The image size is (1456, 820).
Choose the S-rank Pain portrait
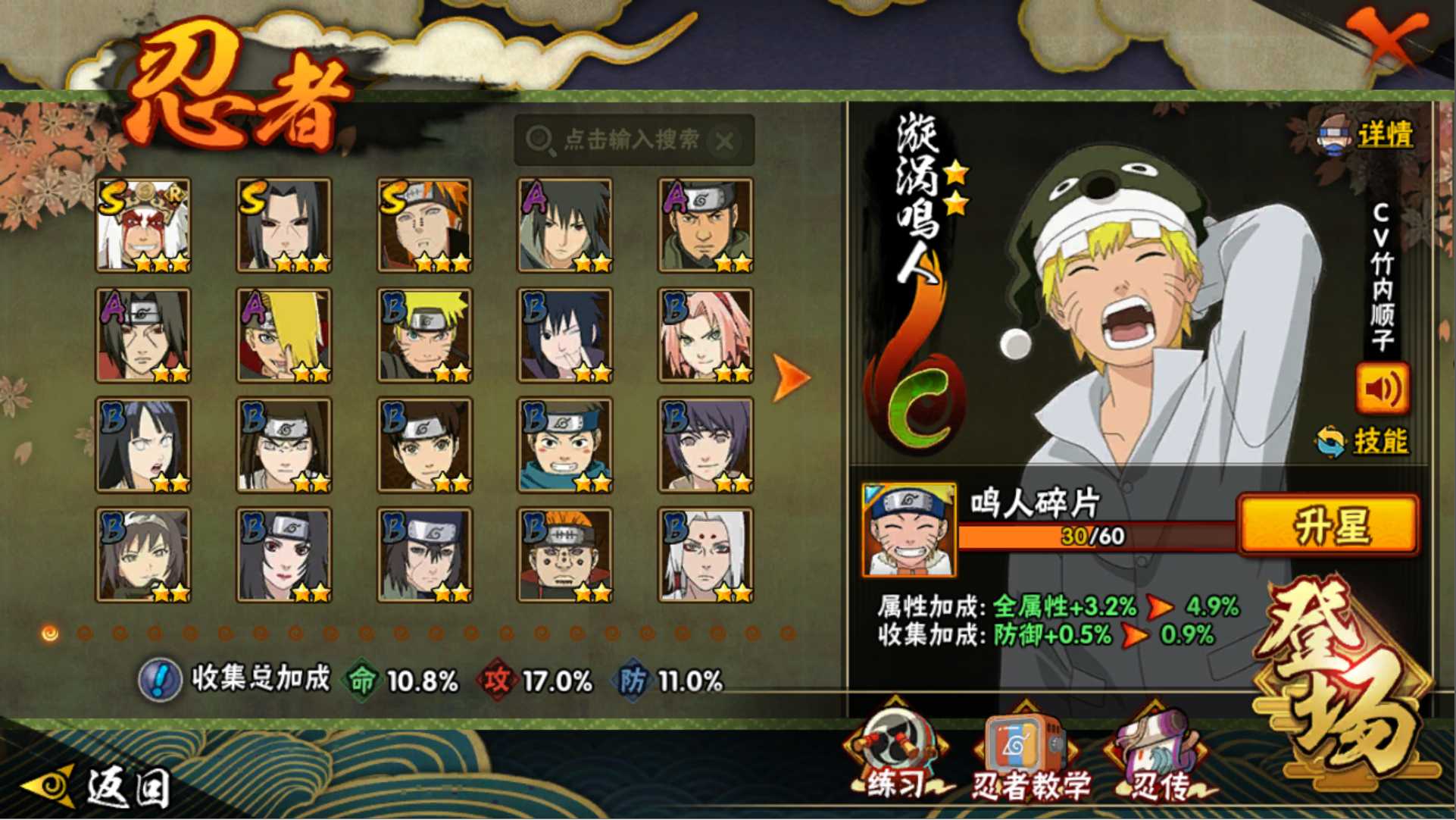(x=424, y=225)
